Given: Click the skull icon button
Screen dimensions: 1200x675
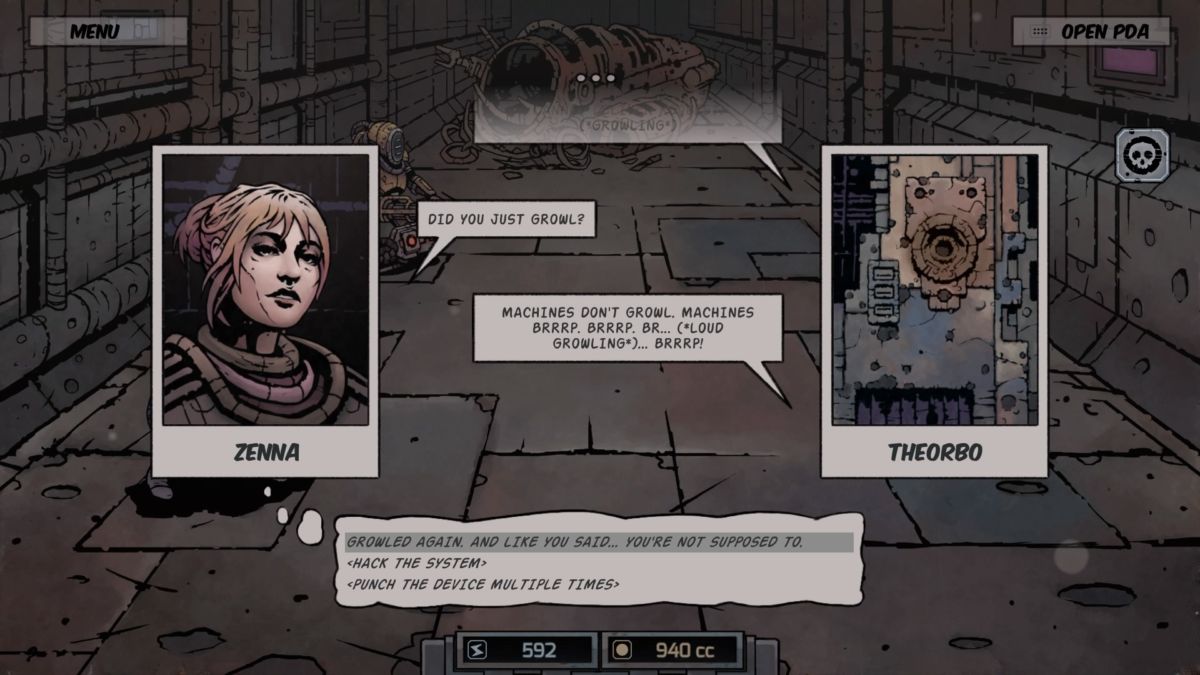Looking at the screenshot, I should [x=1141, y=157].
